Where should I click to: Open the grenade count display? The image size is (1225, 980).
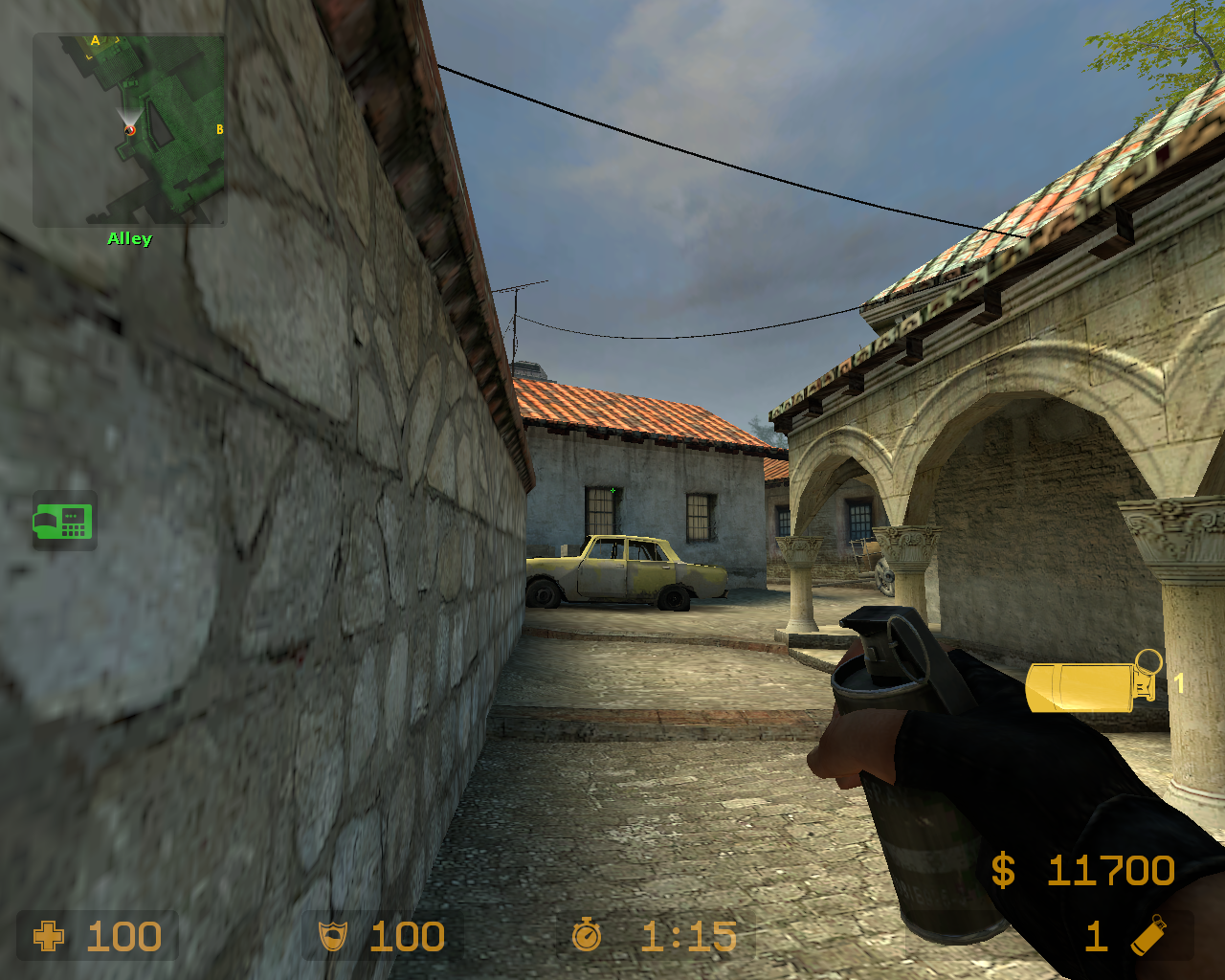(x=1096, y=936)
